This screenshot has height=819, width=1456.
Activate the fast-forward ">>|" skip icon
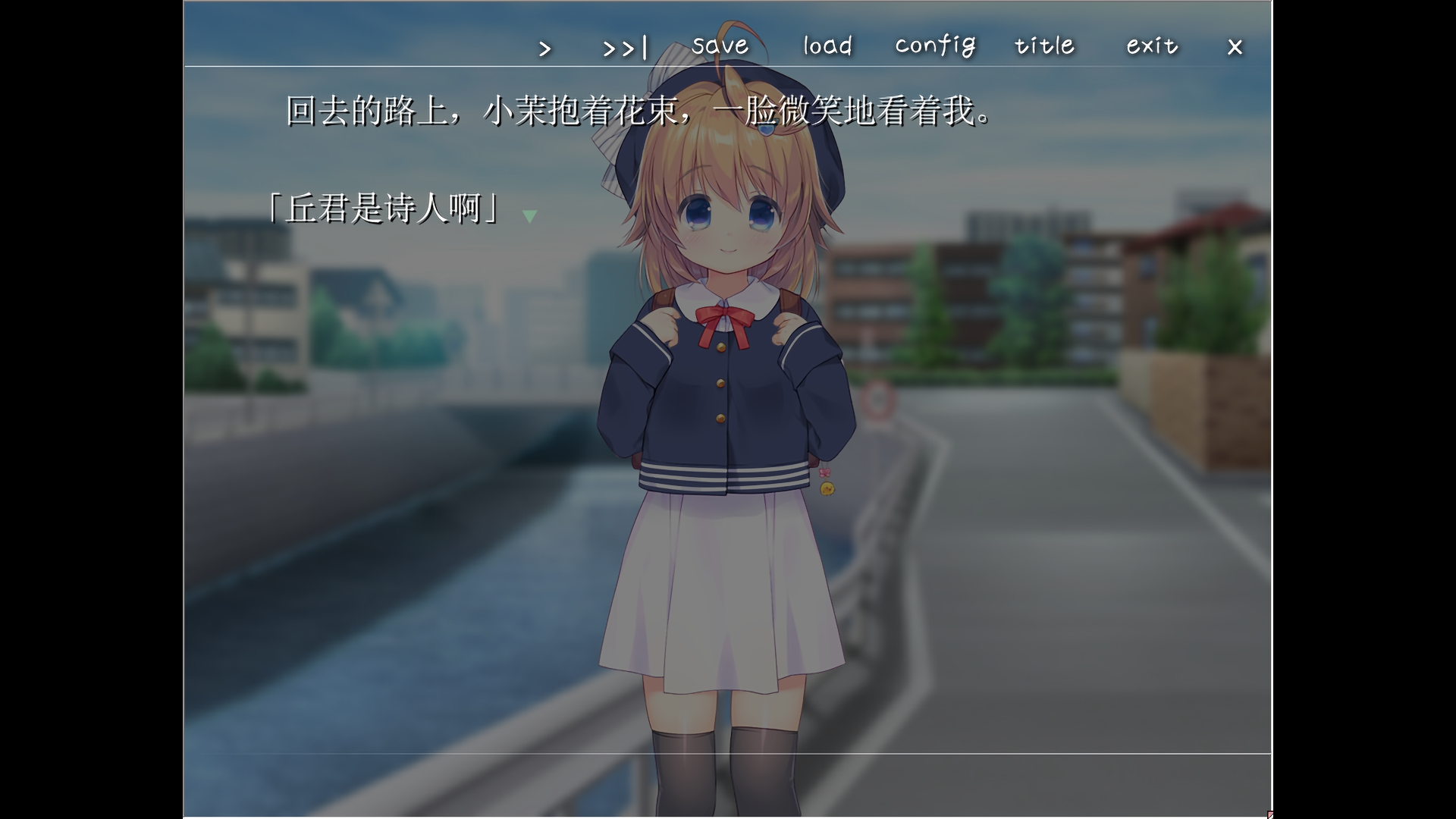(x=623, y=47)
